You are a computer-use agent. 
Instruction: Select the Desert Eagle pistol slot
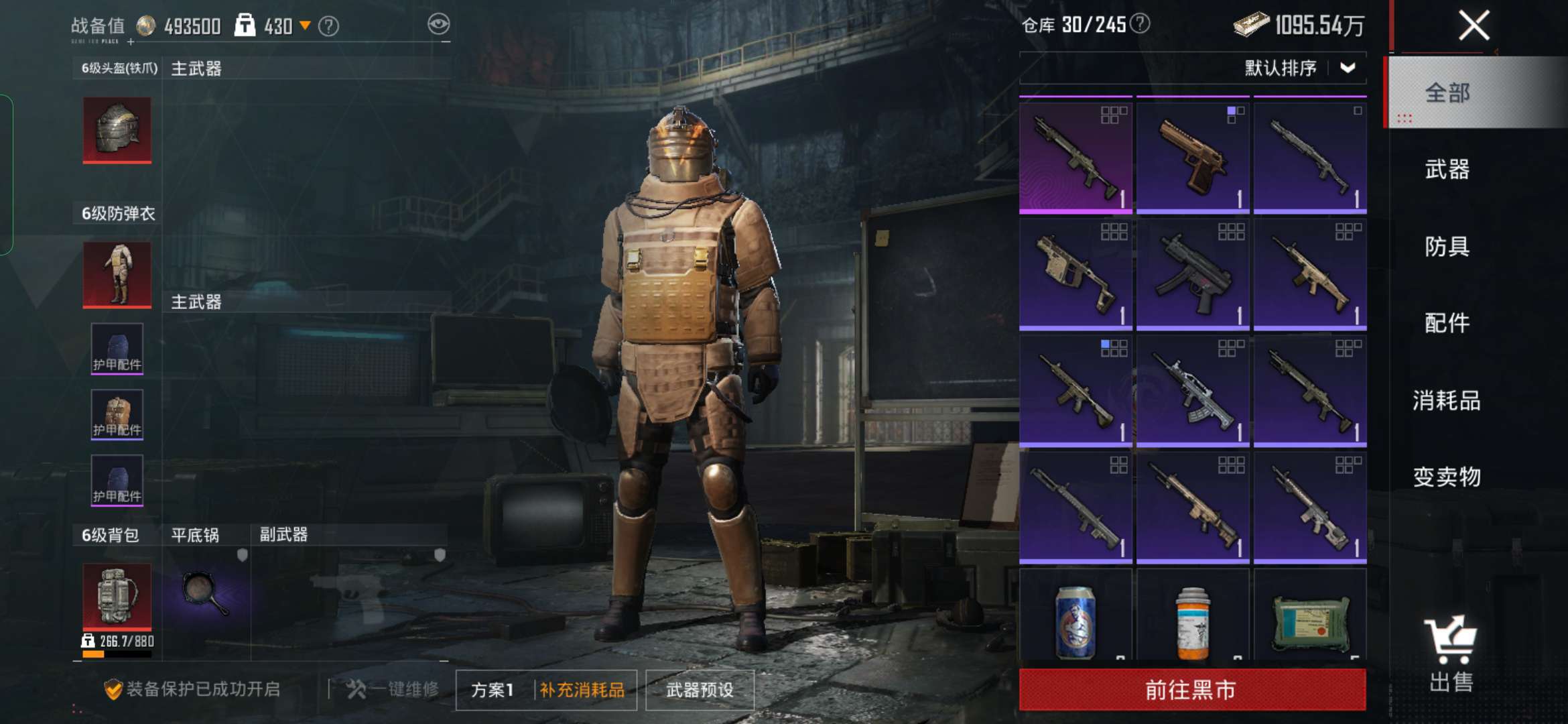point(1193,156)
